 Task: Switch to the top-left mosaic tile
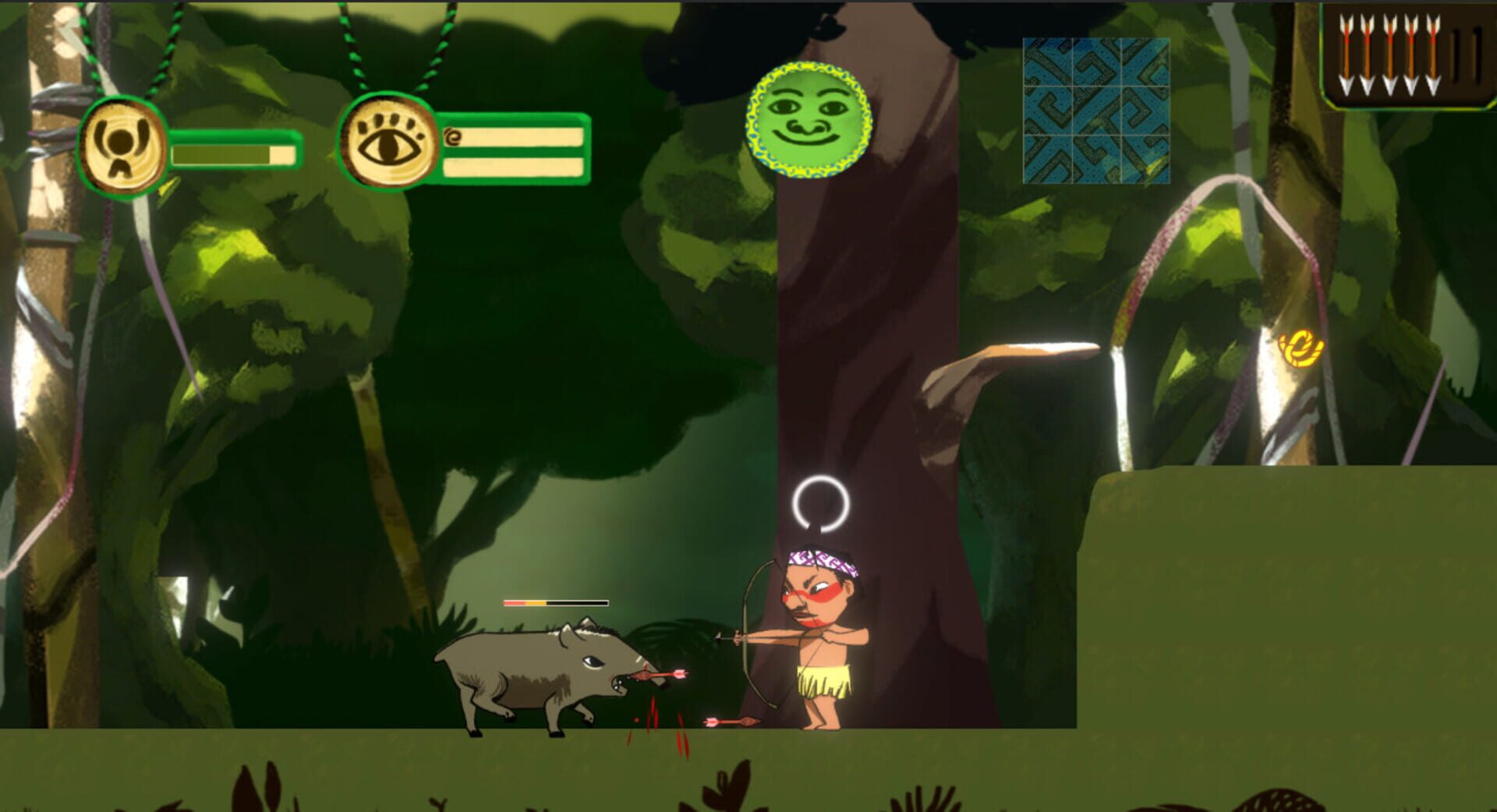coord(1047,62)
